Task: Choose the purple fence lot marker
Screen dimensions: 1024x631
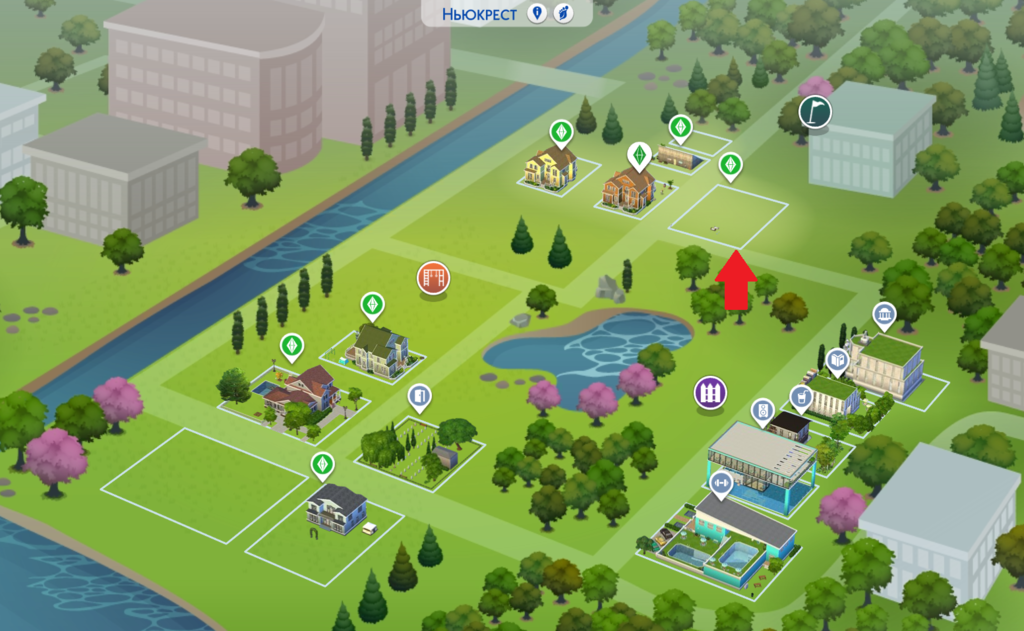Action: pos(710,391)
